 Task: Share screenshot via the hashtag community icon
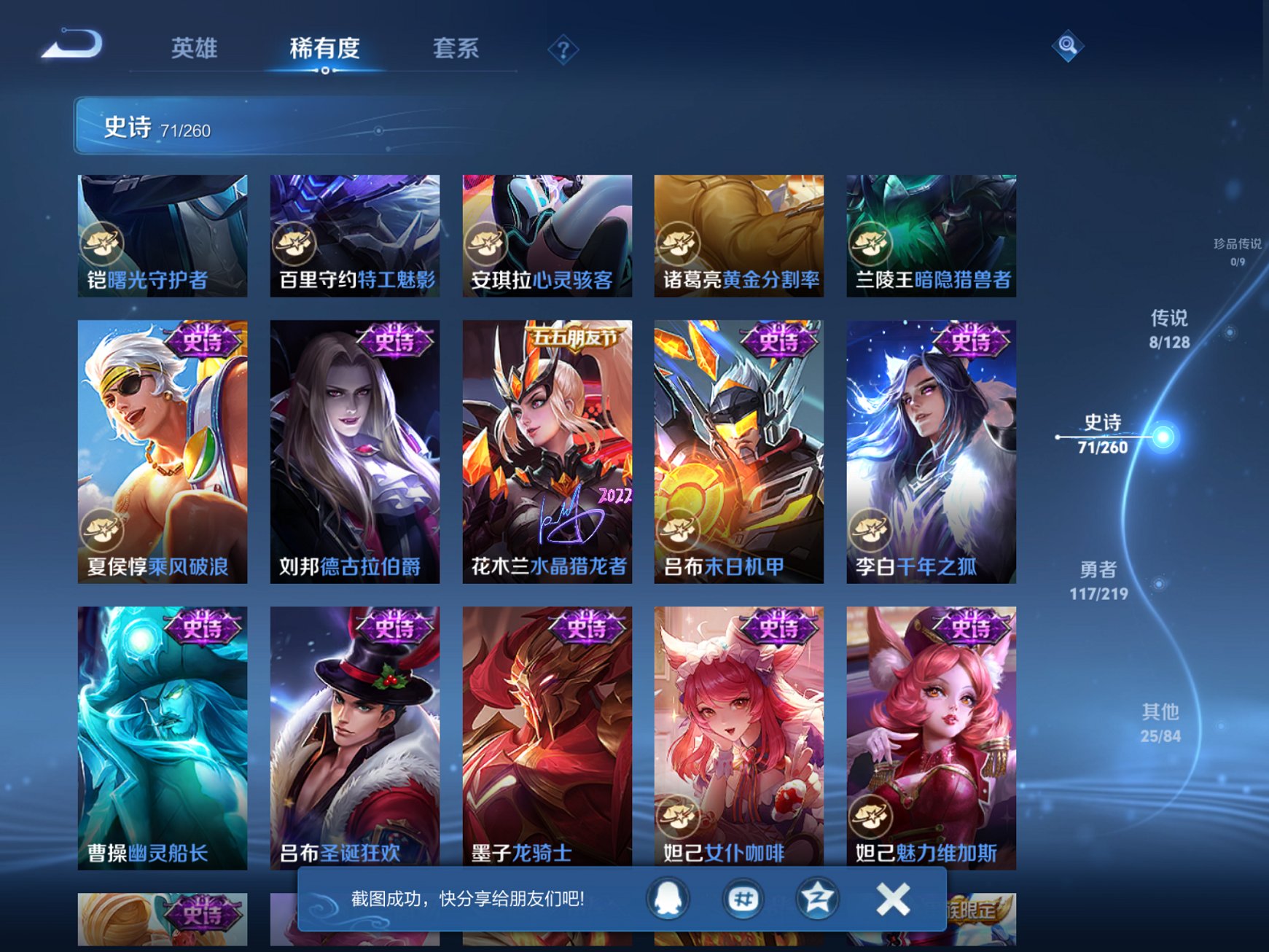(743, 899)
